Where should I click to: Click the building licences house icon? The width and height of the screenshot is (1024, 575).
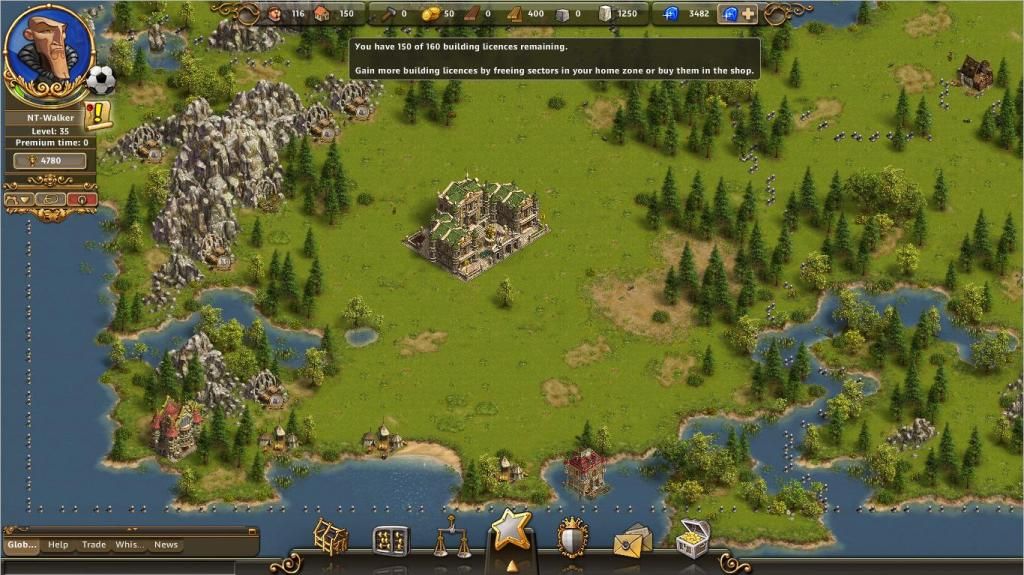click(322, 14)
